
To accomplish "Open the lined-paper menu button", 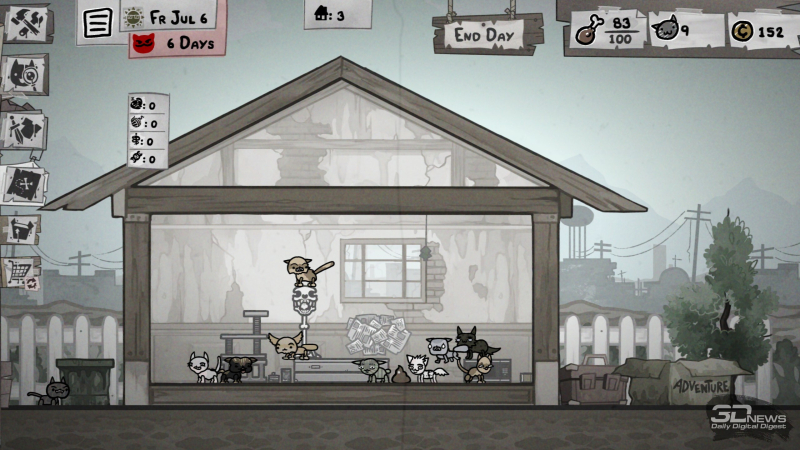I will (97, 23).
